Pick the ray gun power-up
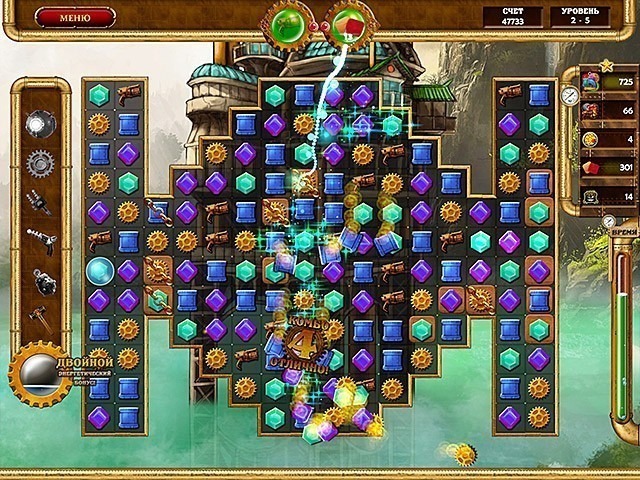The height and width of the screenshot is (480, 640). pos(39,241)
